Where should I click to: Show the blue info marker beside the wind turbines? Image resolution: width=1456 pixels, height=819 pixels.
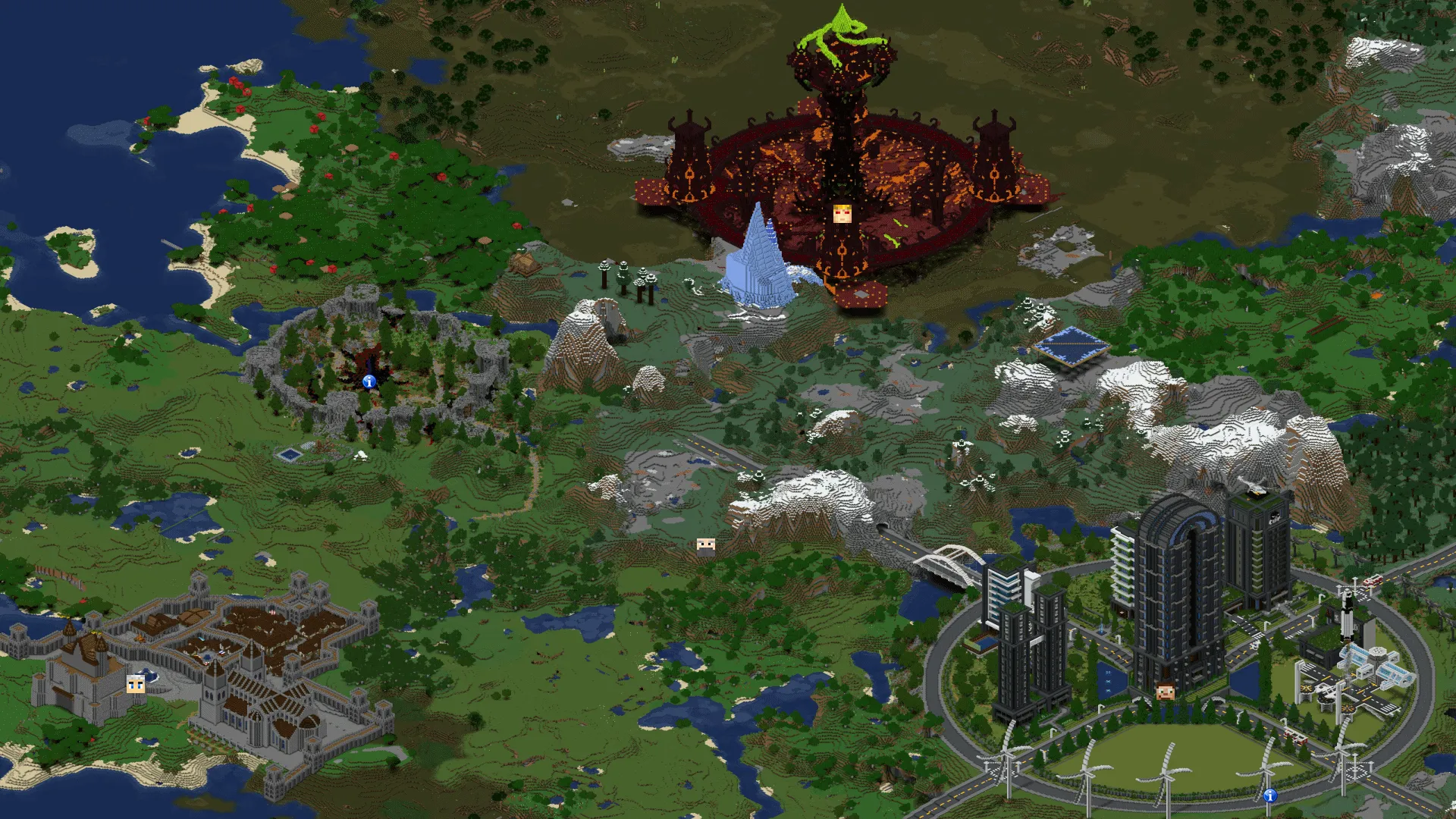pyautogui.click(x=1270, y=795)
